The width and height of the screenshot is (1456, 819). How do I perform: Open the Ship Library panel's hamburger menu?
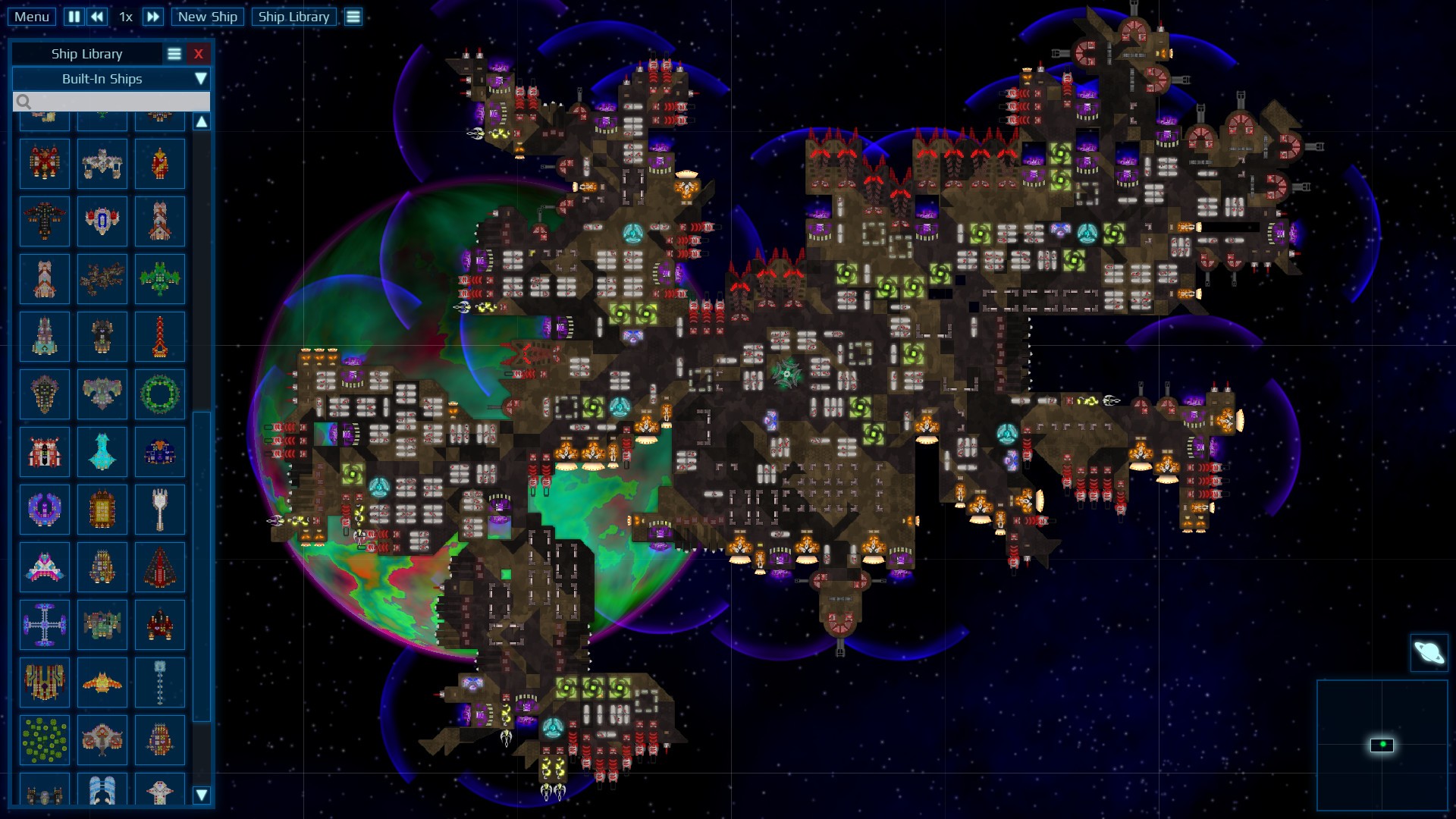[175, 53]
